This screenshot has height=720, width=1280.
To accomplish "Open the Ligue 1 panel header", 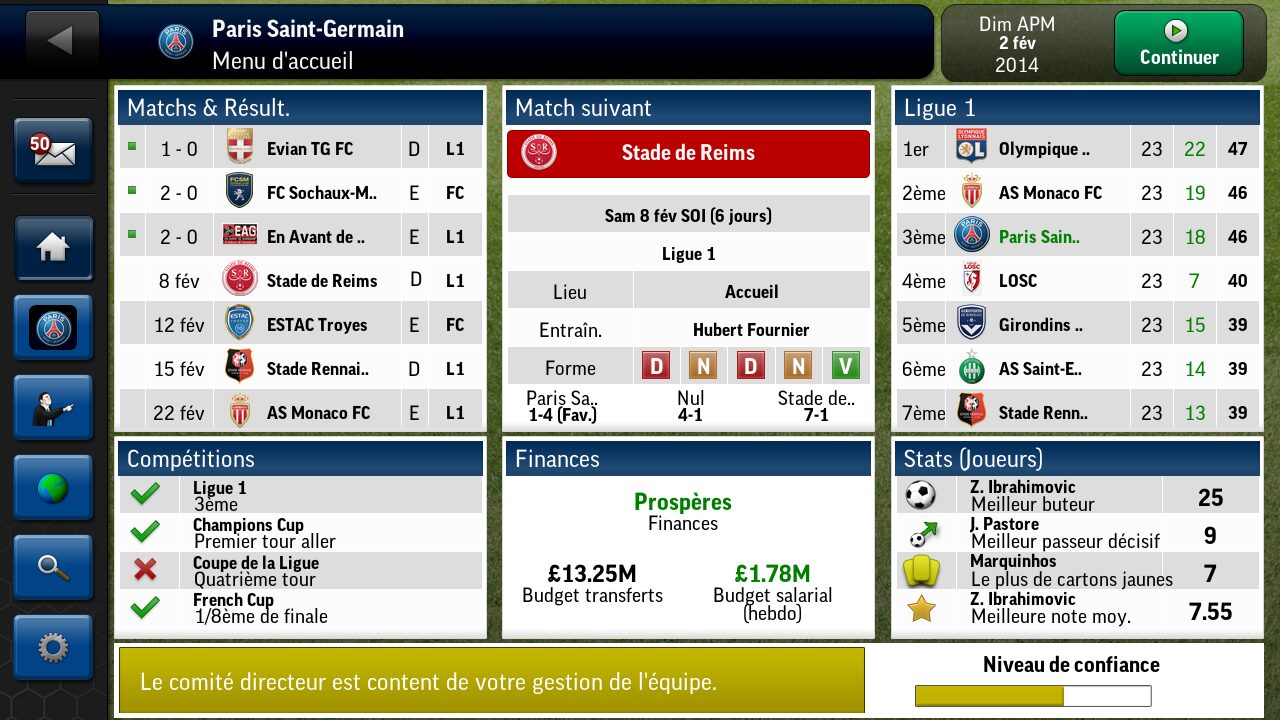I will click(x=1077, y=108).
